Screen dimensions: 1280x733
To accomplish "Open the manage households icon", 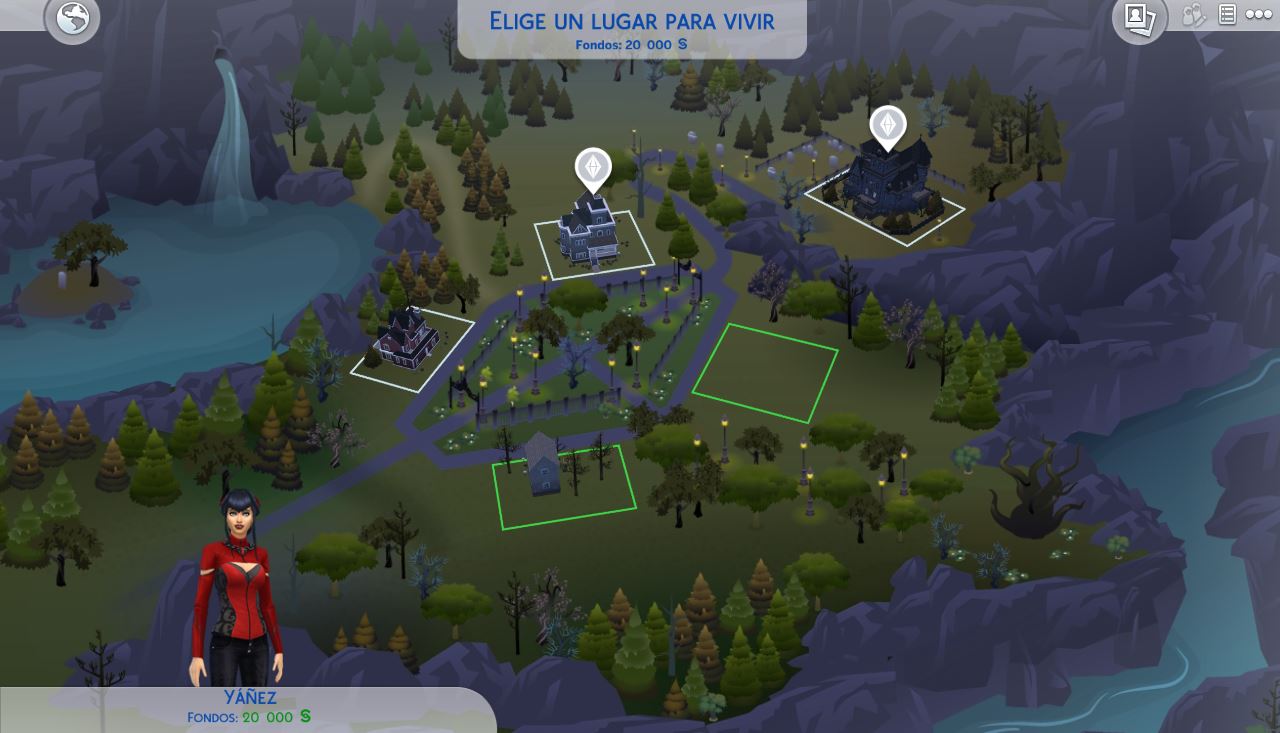I will click(1193, 15).
